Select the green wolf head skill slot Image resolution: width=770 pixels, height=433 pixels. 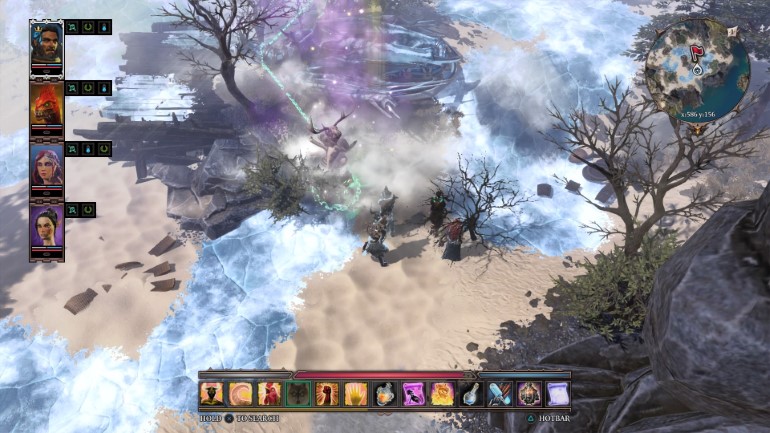[x=298, y=394]
